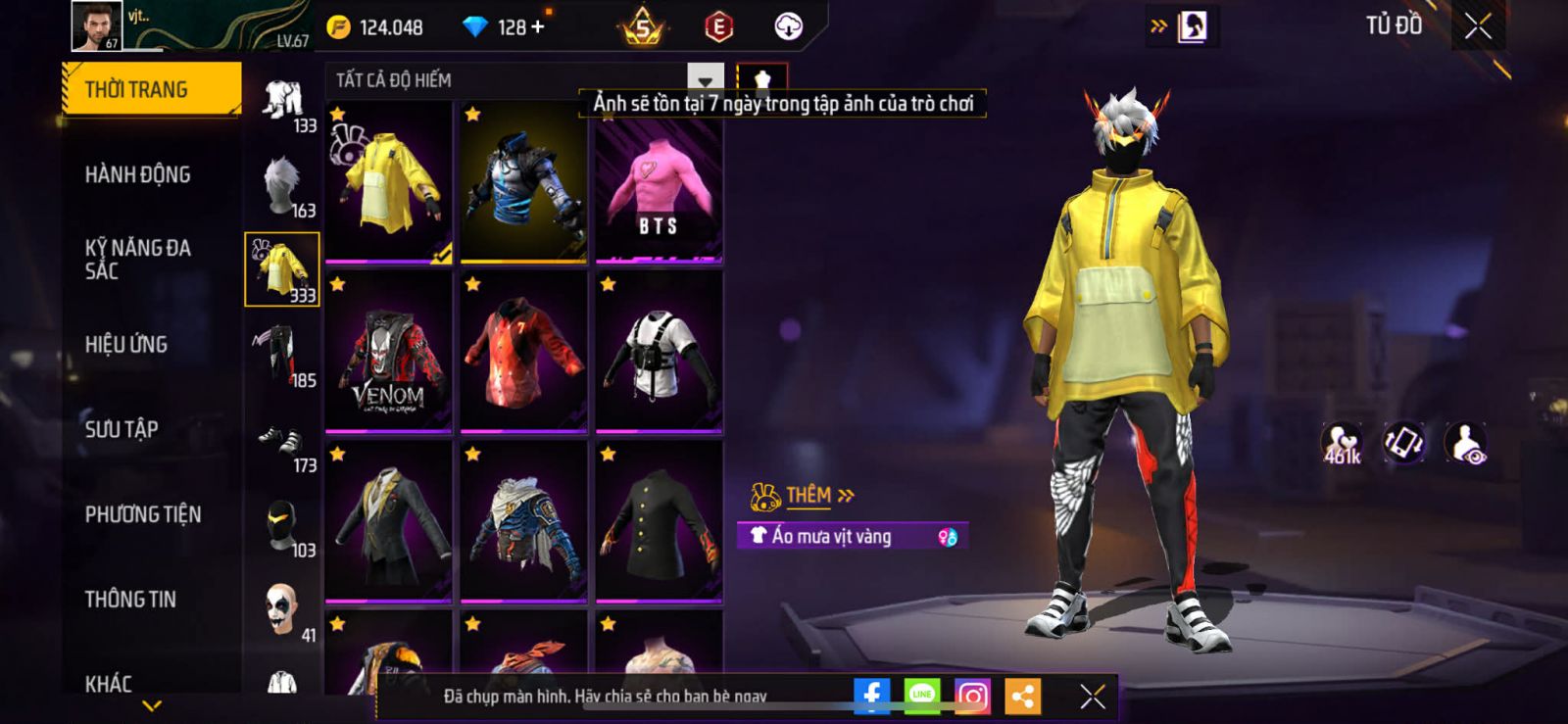The width and height of the screenshot is (1568, 724).
Task: Choose the yellow duck raincoat thumbnail
Action: [x=389, y=182]
